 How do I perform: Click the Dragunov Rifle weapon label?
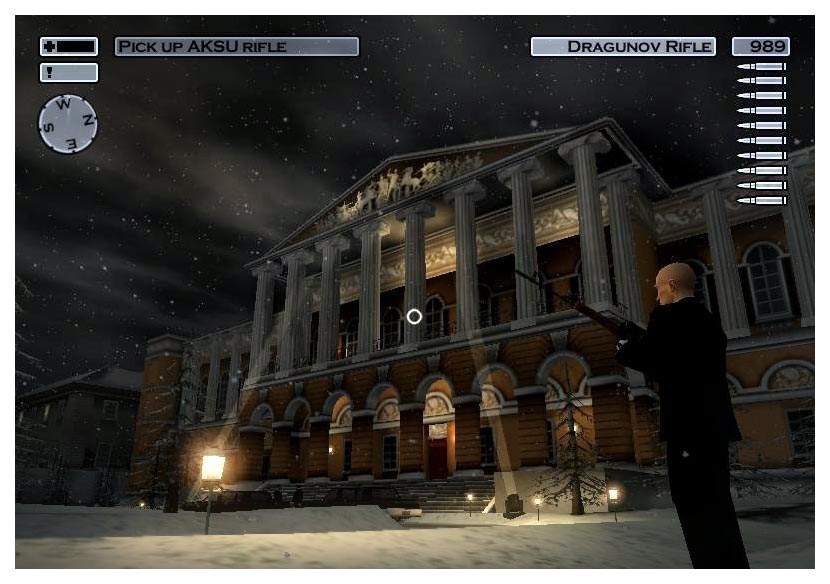(x=624, y=47)
